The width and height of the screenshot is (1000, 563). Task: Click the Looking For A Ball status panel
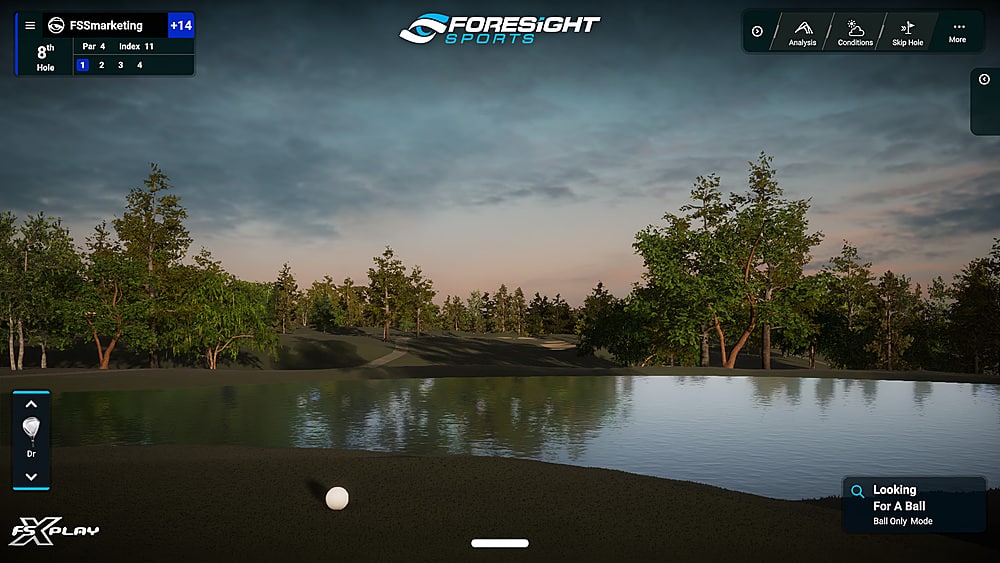point(914,504)
